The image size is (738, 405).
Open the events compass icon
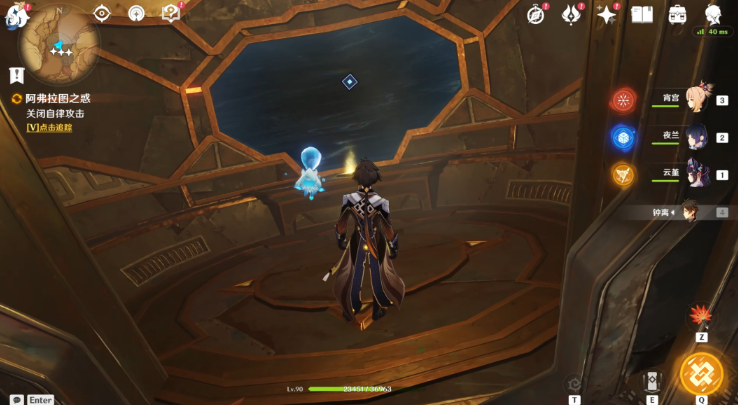pos(536,14)
